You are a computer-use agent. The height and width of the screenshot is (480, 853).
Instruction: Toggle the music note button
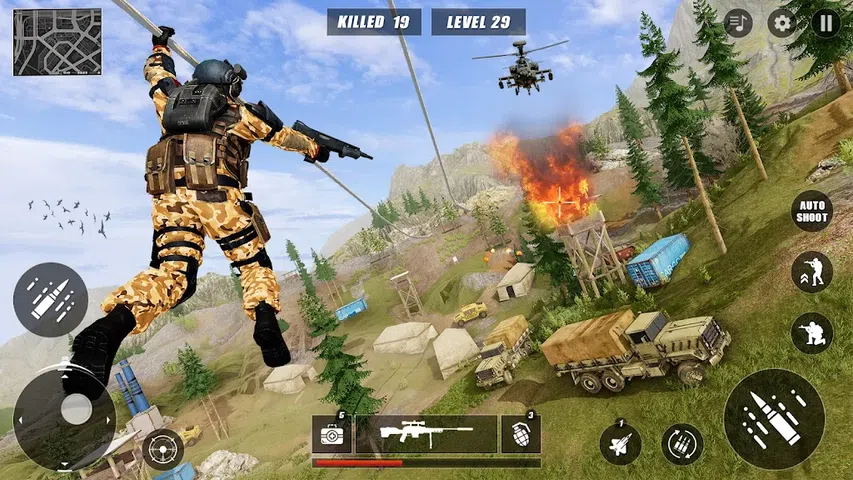click(x=738, y=22)
